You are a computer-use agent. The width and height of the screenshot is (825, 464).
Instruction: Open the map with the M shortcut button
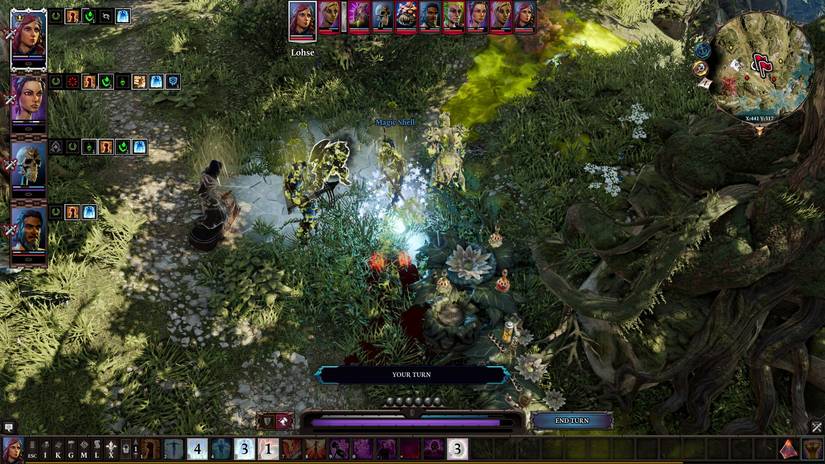[x=84, y=449]
